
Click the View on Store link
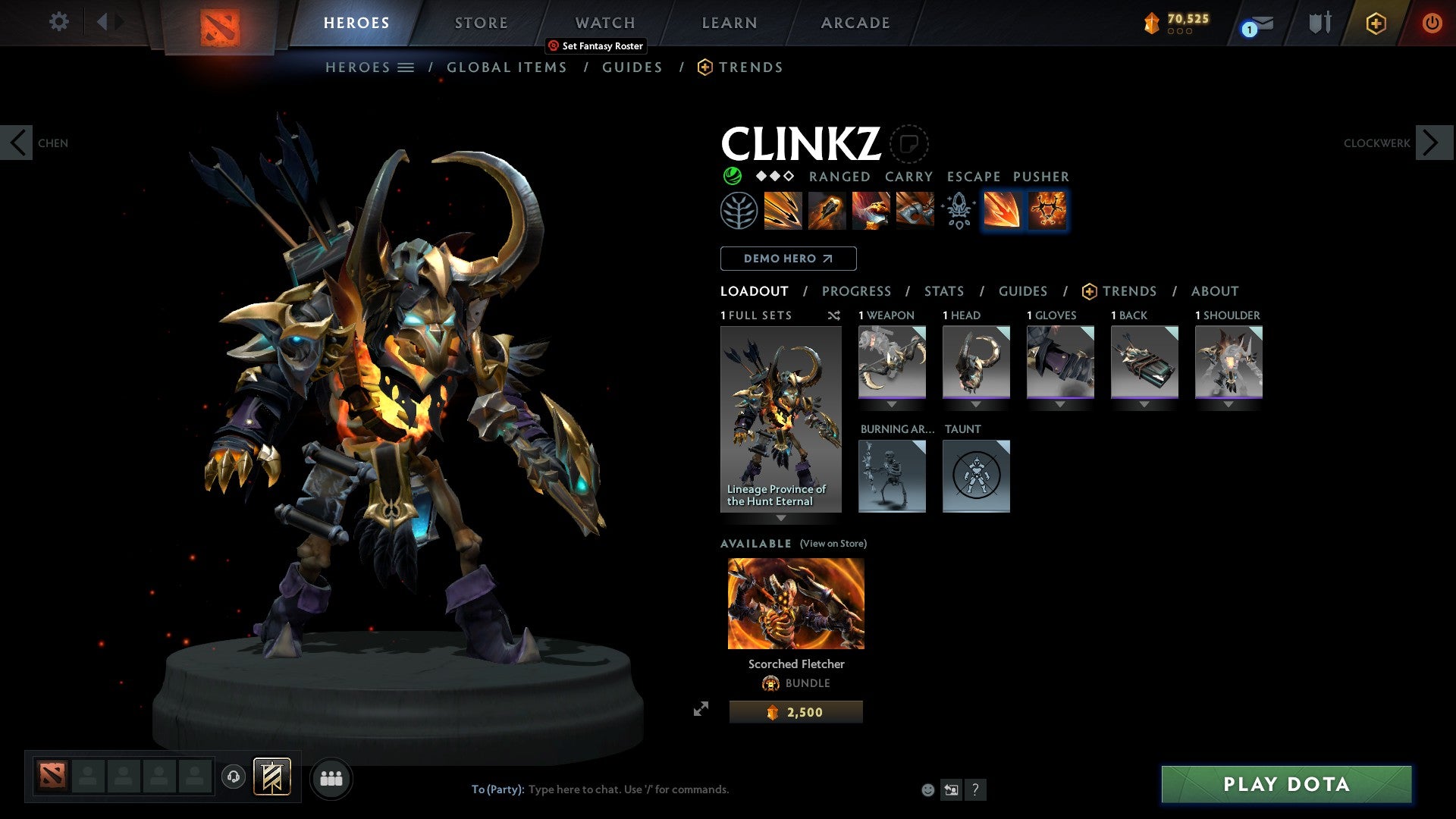tap(833, 544)
